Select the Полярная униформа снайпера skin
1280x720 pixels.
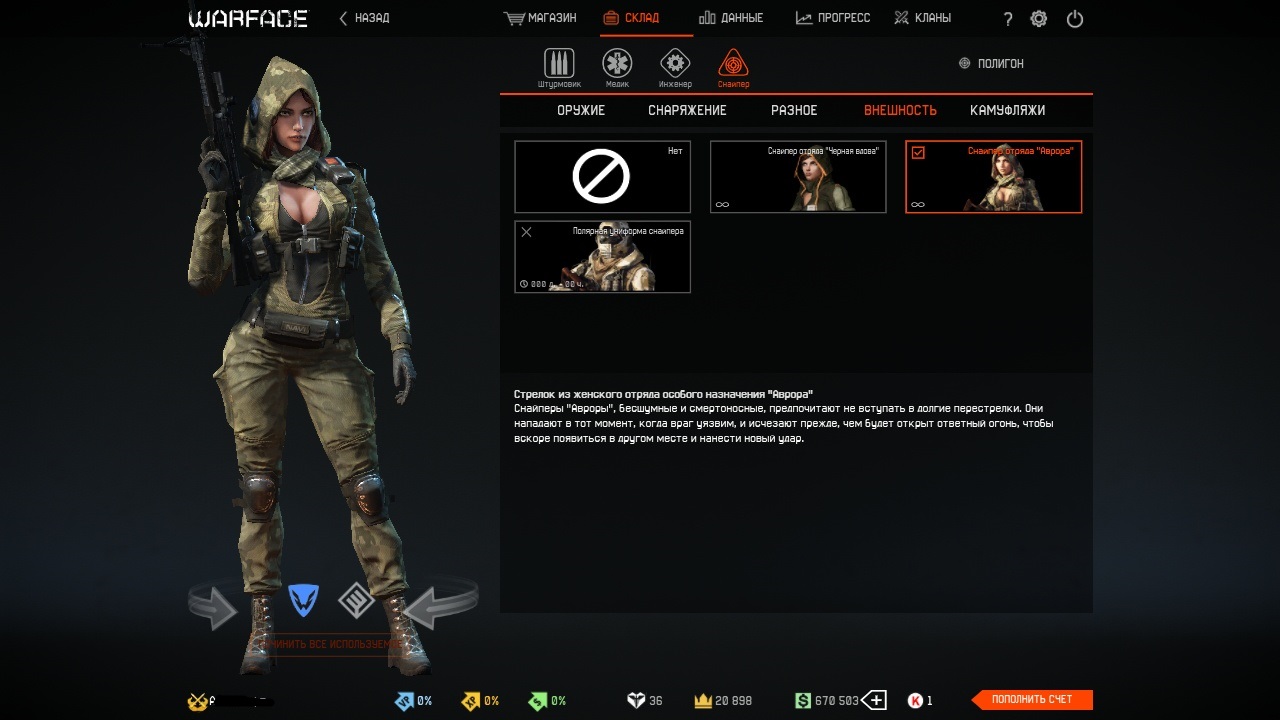click(x=602, y=257)
